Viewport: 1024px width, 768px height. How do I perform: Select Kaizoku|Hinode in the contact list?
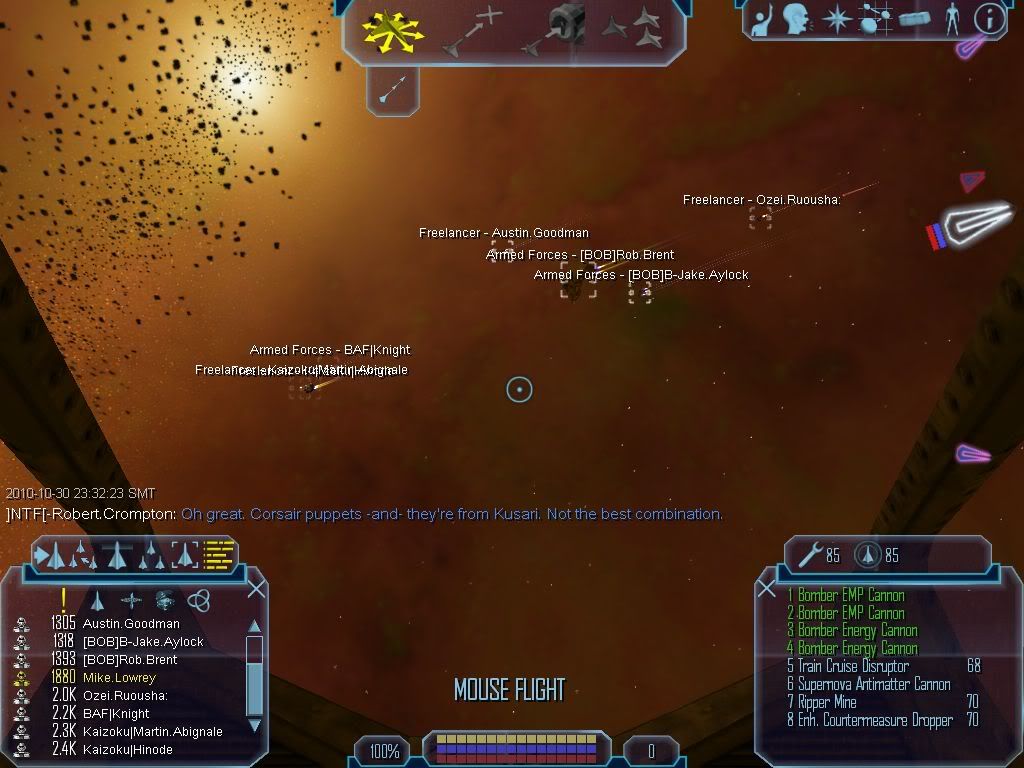tap(127, 750)
